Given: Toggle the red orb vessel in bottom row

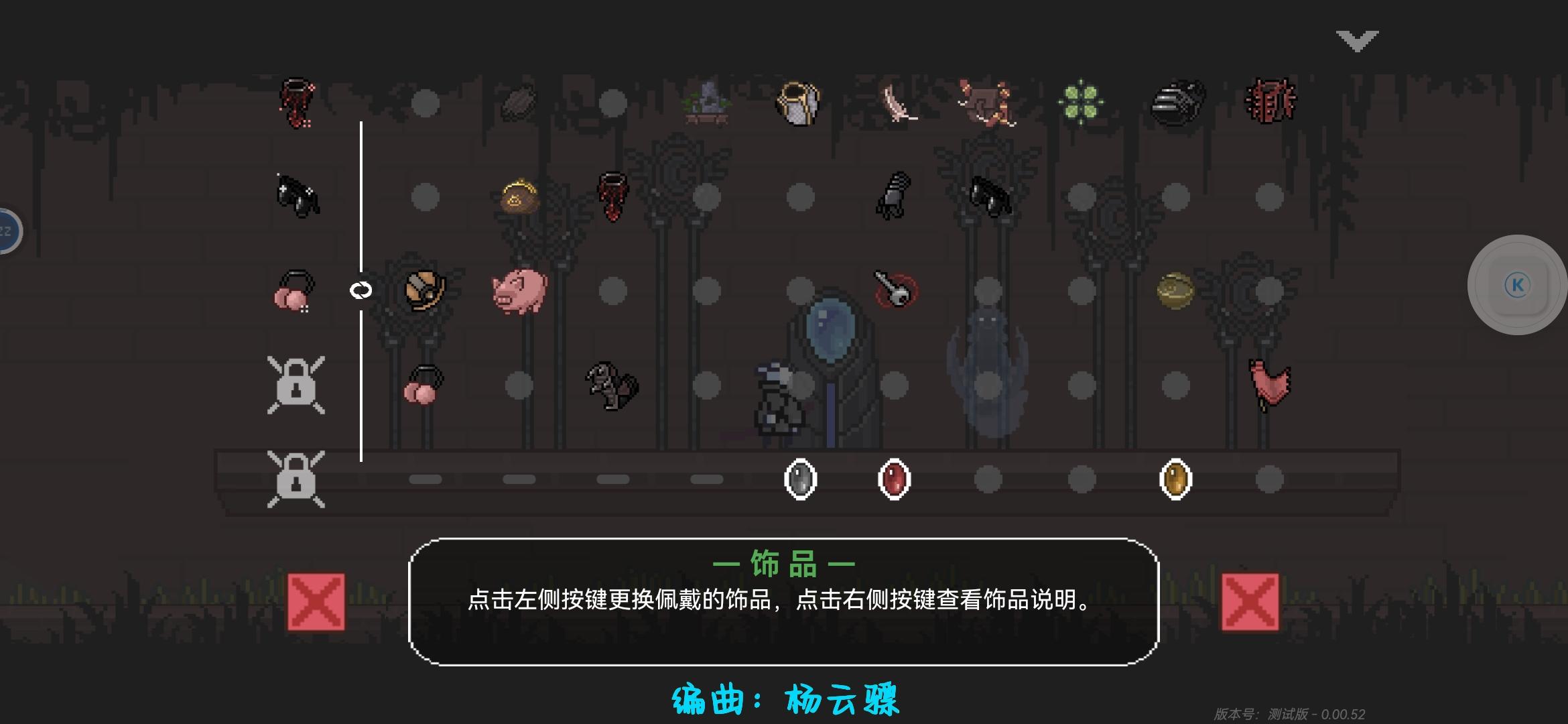Looking at the screenshot, I should [893, 479].
